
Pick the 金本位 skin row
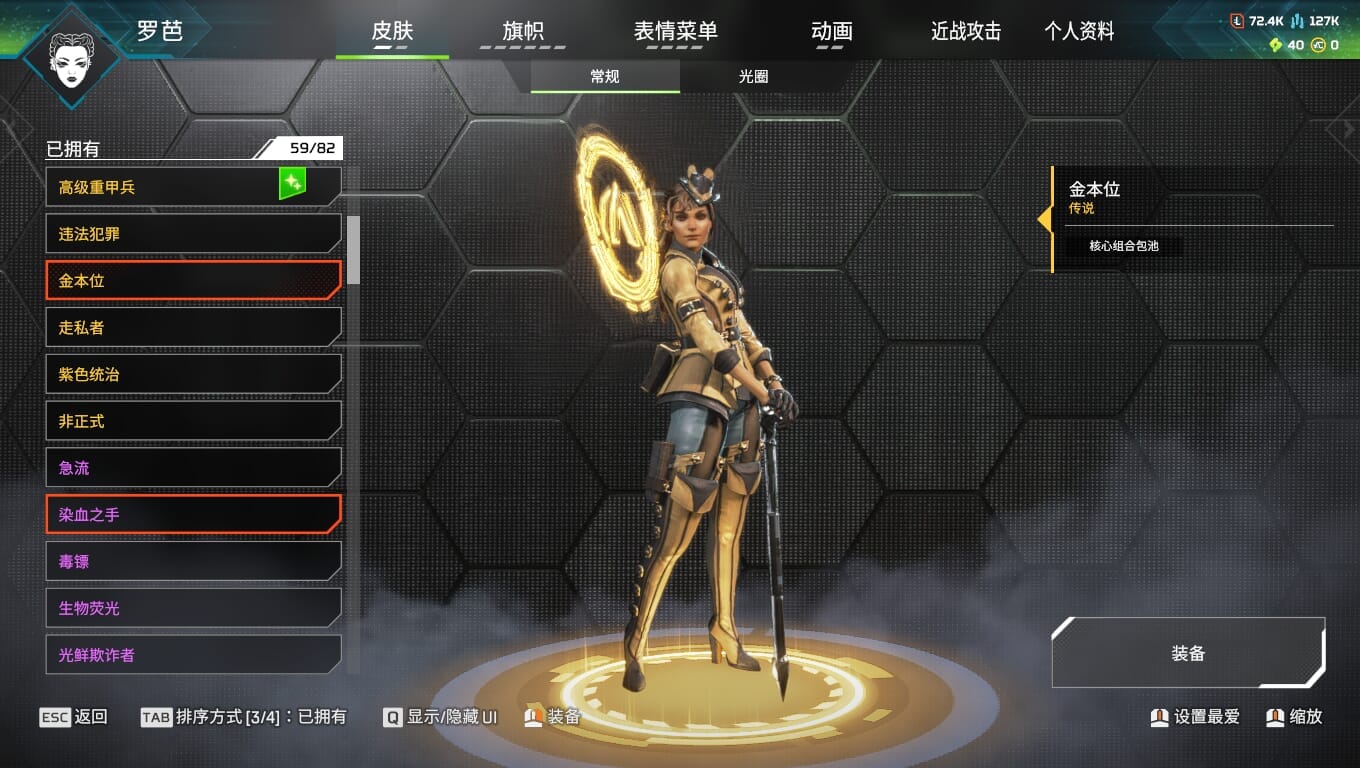(x=193, y=281)
